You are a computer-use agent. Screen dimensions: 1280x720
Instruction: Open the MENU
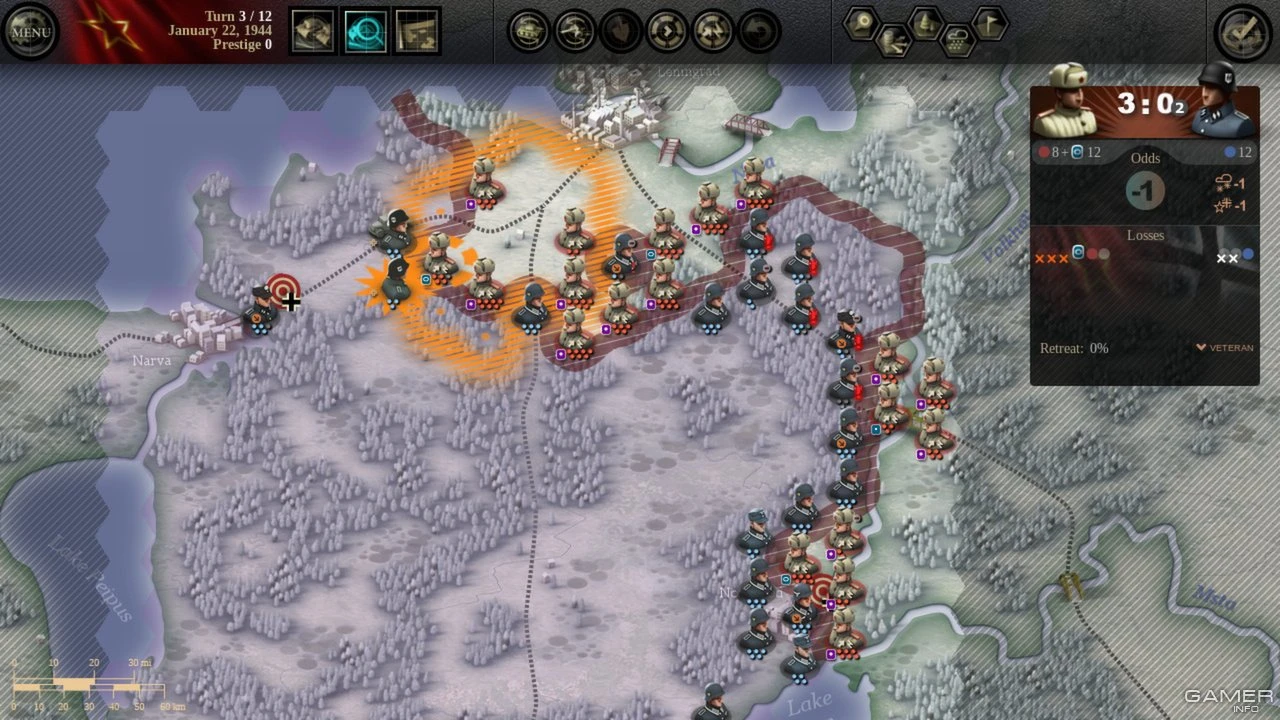click(x=30, y=30)
